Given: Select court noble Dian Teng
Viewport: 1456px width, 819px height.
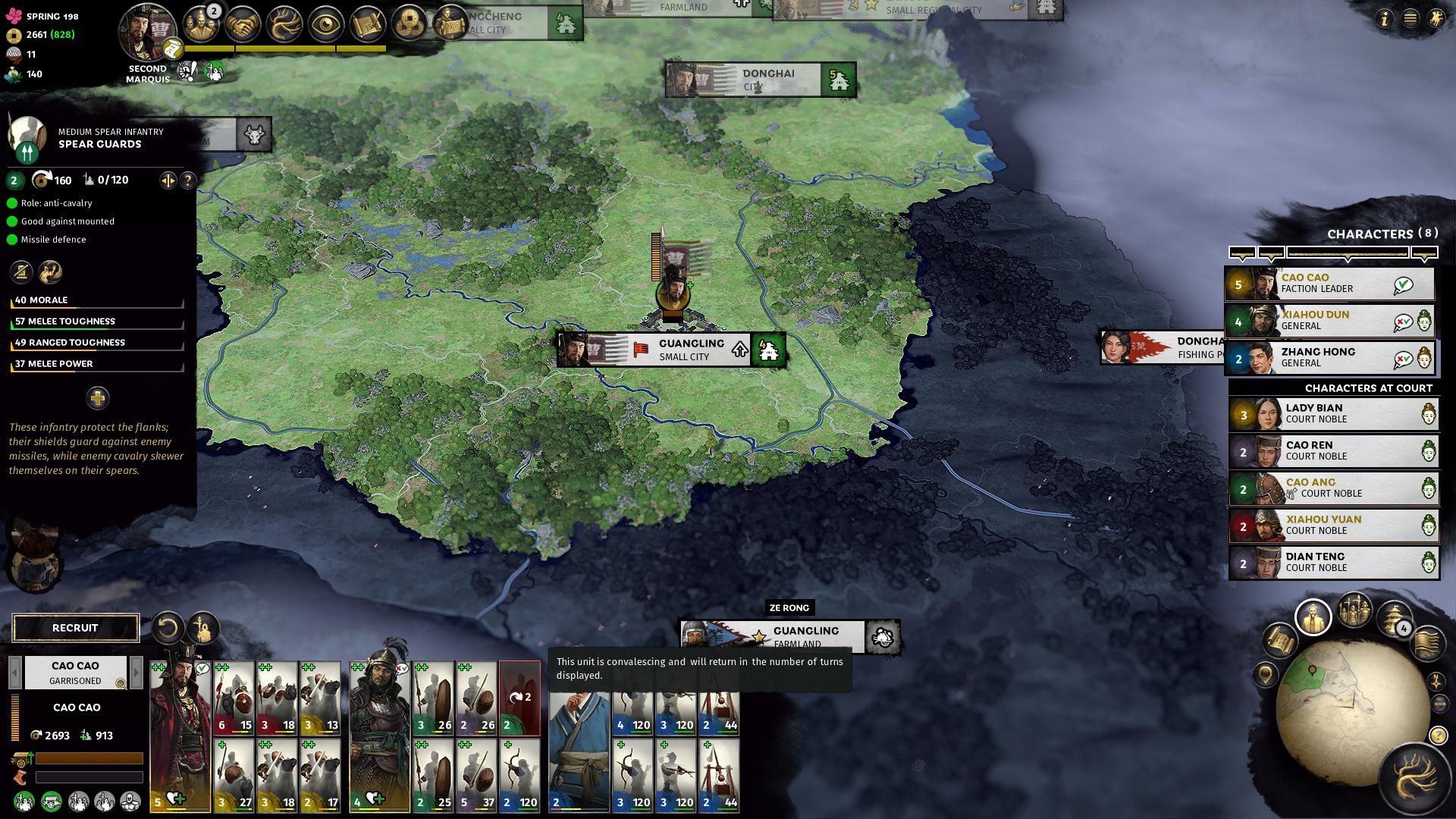Looking at the screenshot, I should (1332, 563).
